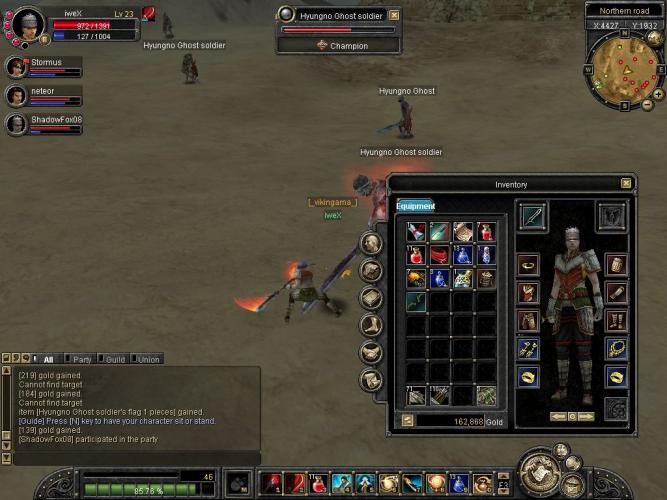Screen dimensions: 667x500
Task: Select the green bow item in inventory
Action: click(x=417, y=302)
